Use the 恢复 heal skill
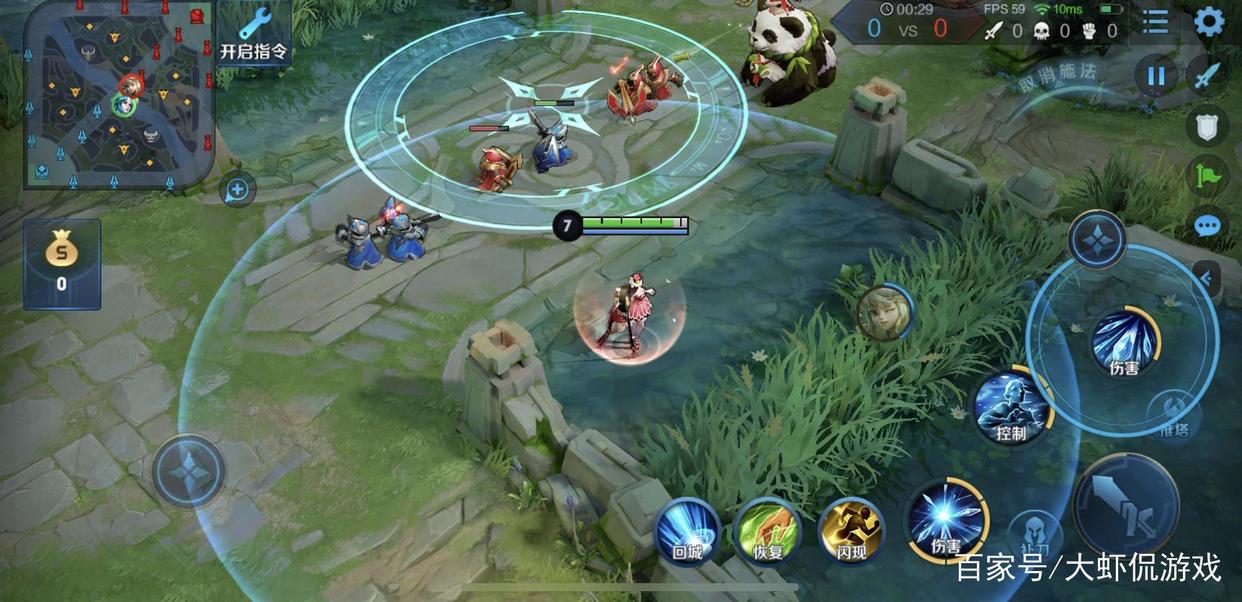 point(768,531)
